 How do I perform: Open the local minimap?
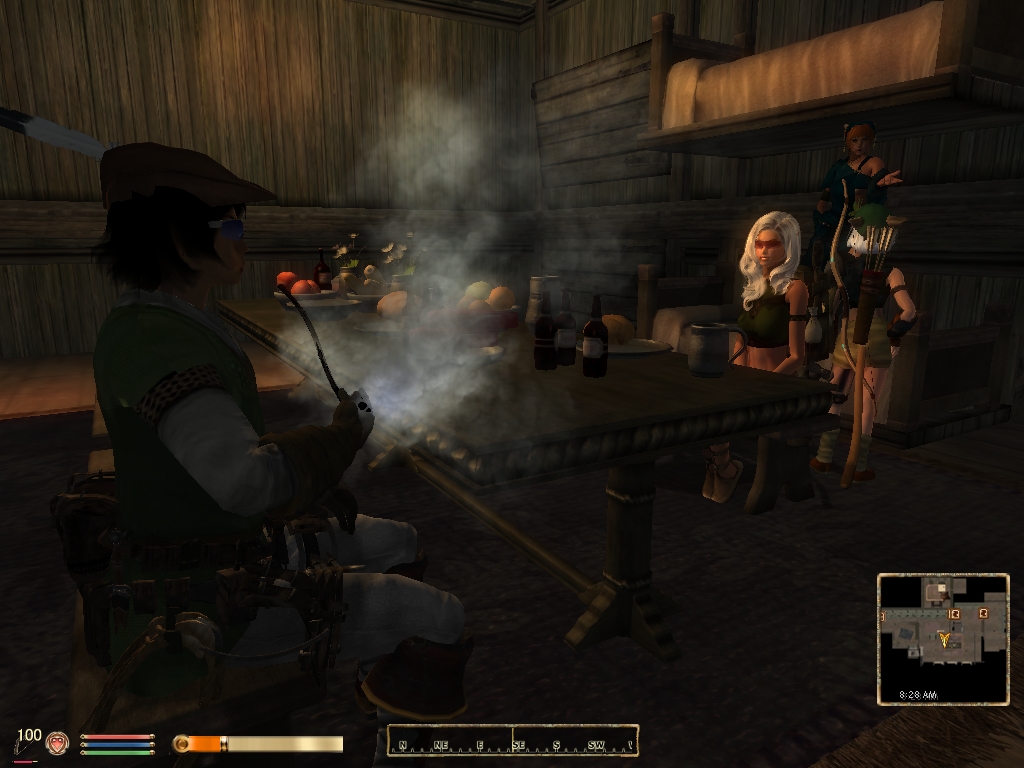coord(943,639)
